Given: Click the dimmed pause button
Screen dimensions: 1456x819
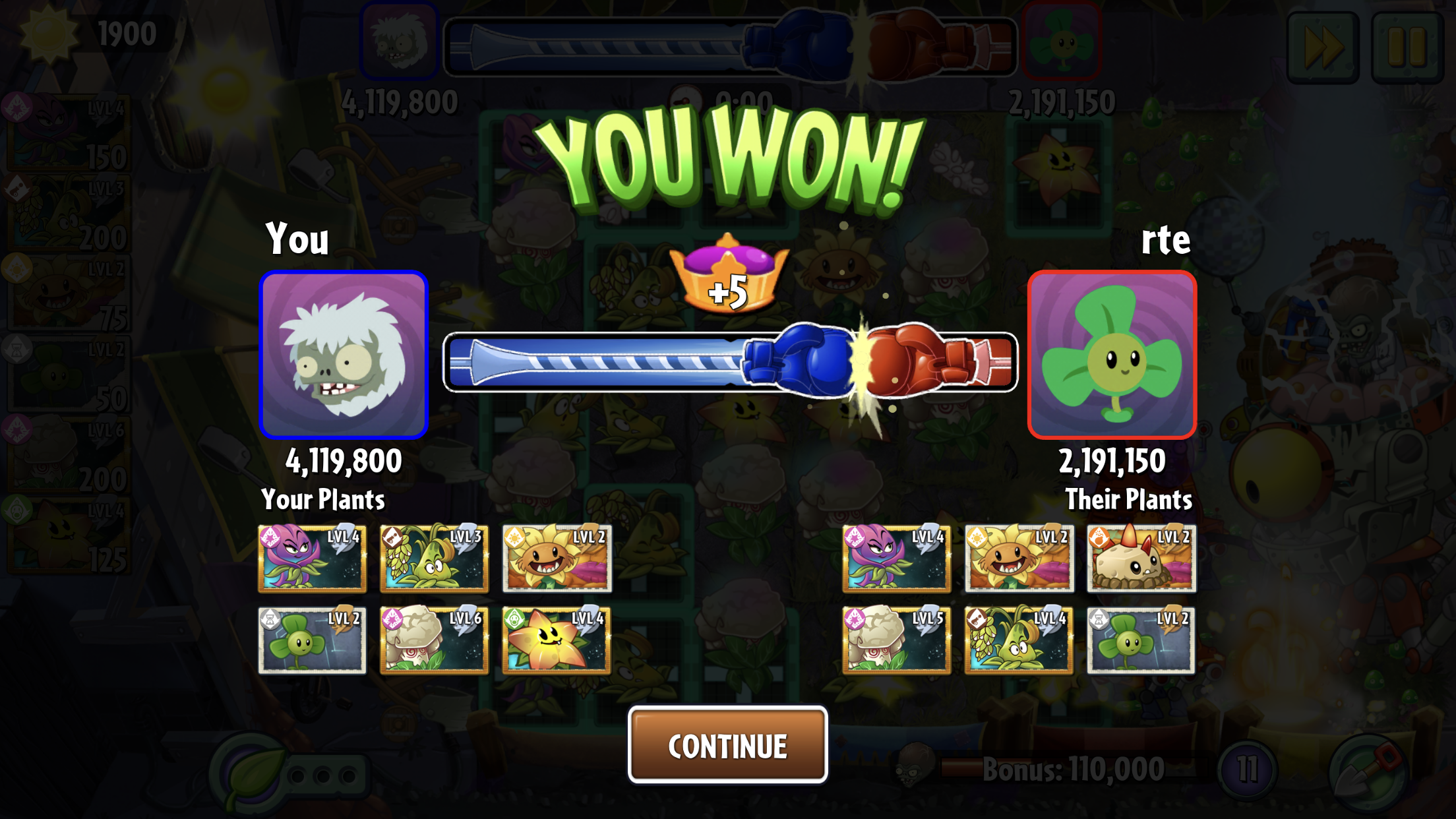Looking at the screenshot, I should pyautogui.click(x=1407, y=47).
